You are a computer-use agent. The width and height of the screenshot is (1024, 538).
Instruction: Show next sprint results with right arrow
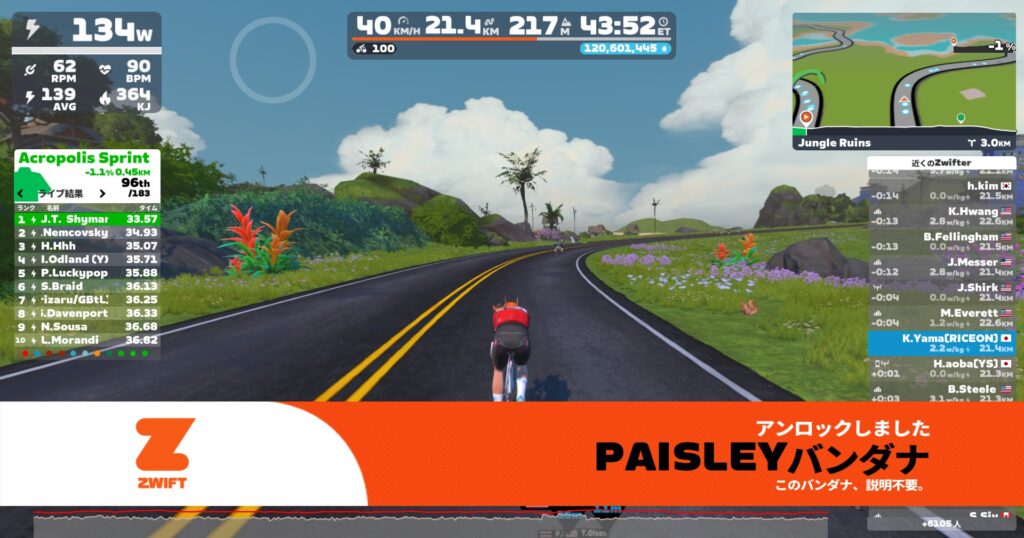[103, 194]
